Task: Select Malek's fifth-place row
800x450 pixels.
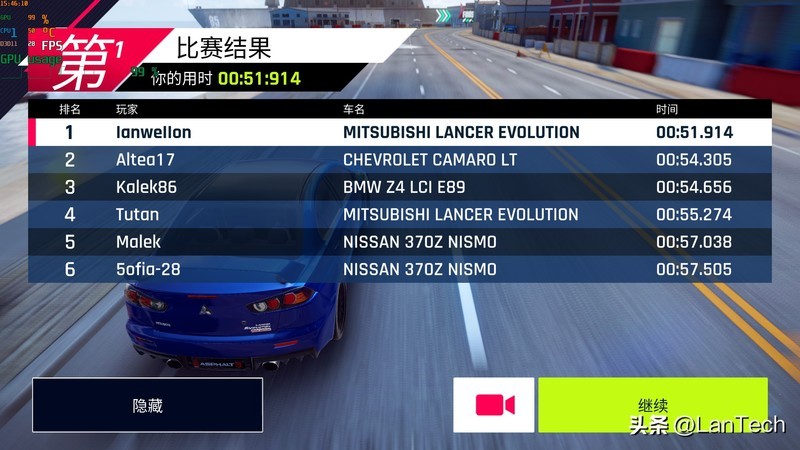Action: pyautogui.click(x=400, y=242)
